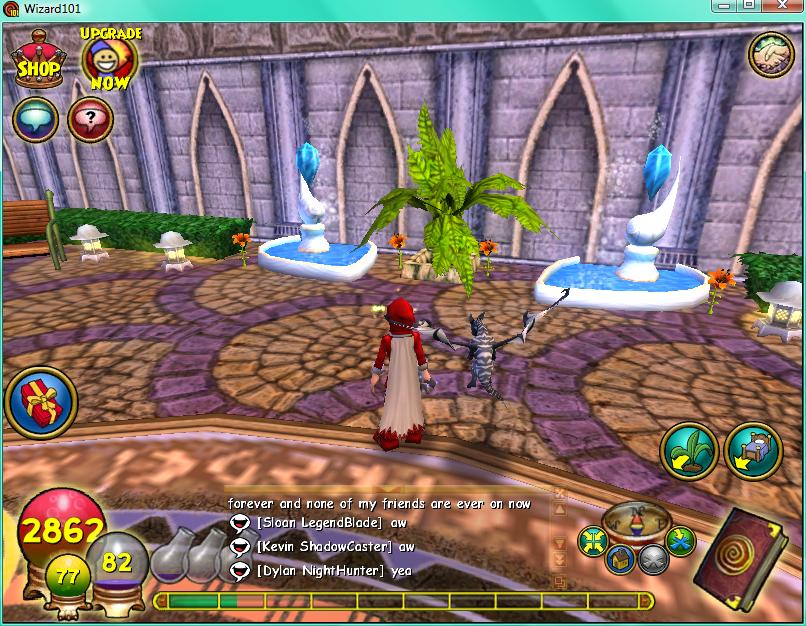This screenshot has width=806, height=626.
Task: Open the plant gardening button
Action: pyautogui.click(x=689, y=453)
